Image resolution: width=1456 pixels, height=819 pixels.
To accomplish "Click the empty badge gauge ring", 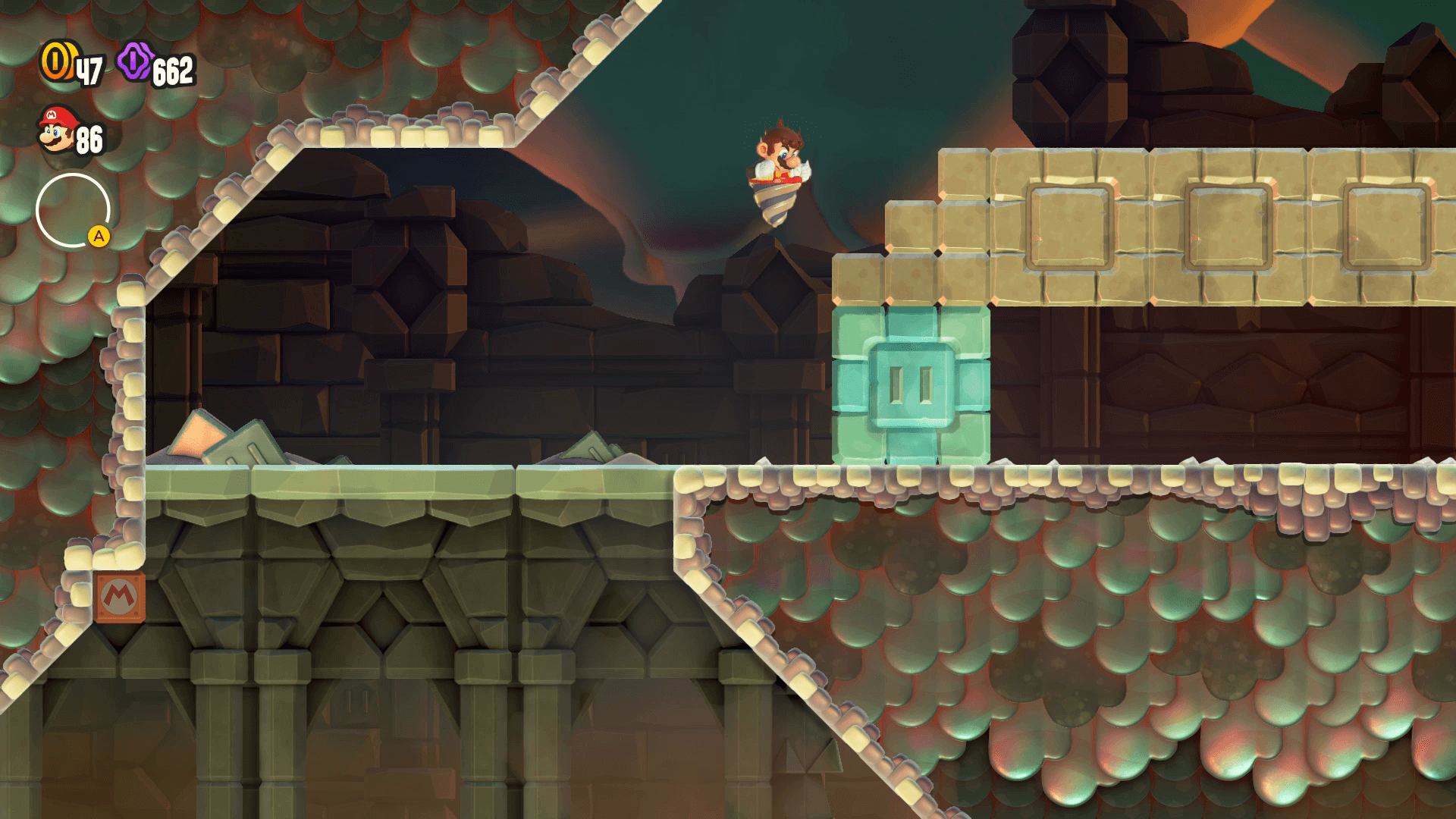I will pyautogui.click(x=73, y=211).
